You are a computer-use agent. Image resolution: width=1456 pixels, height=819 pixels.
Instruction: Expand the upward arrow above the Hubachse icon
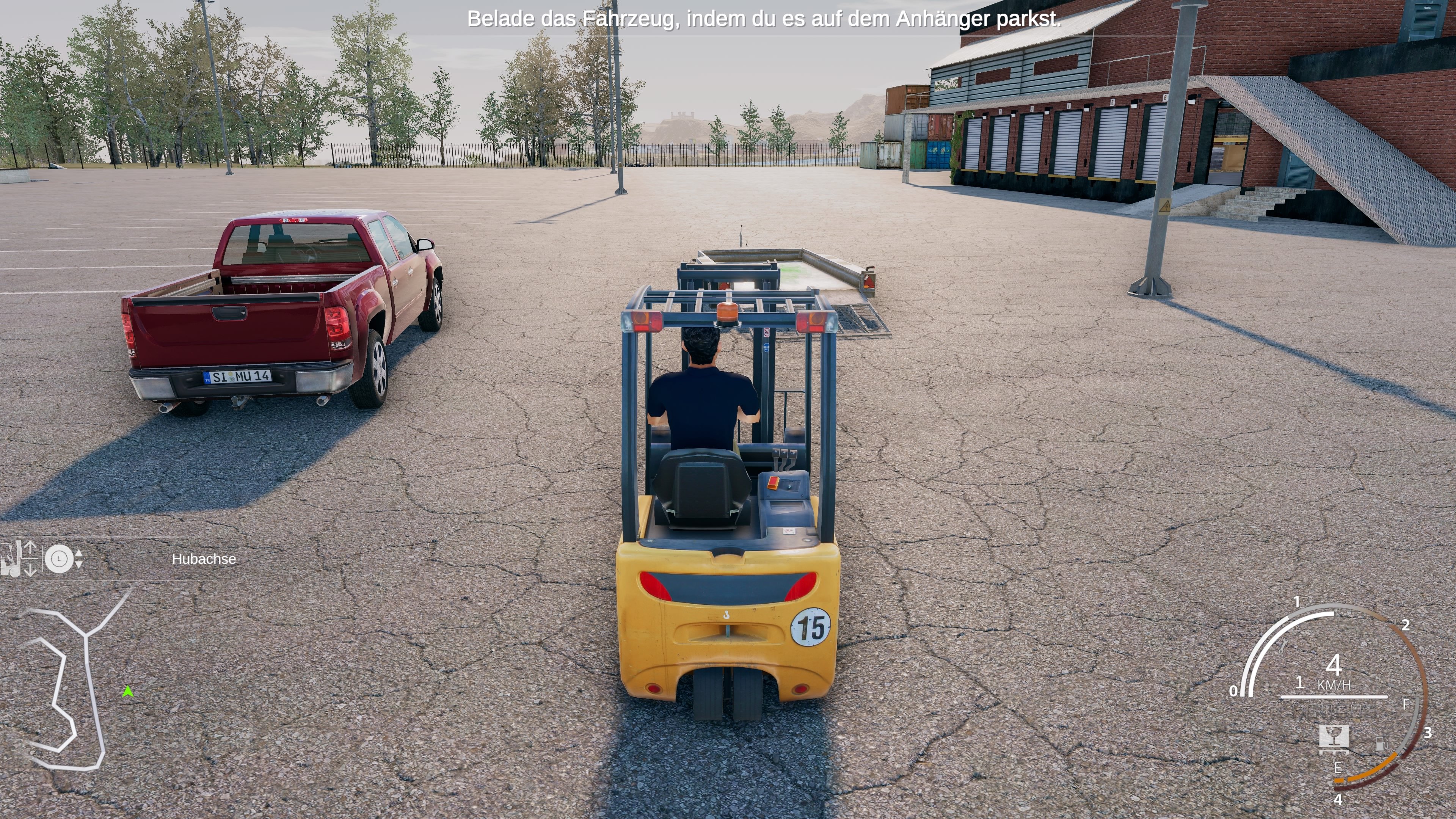(30, 547)
